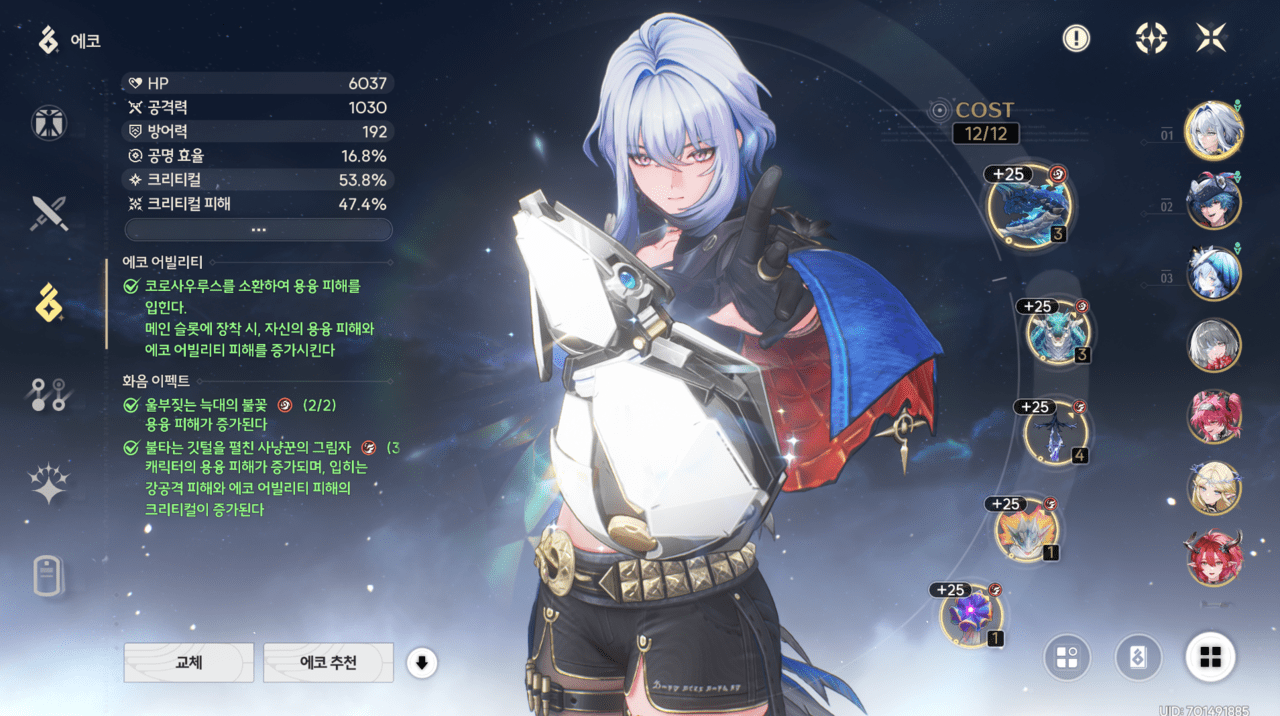Switch to the skill nodes tab
This screenshot has width=1280, height=716.
(49, 394)
